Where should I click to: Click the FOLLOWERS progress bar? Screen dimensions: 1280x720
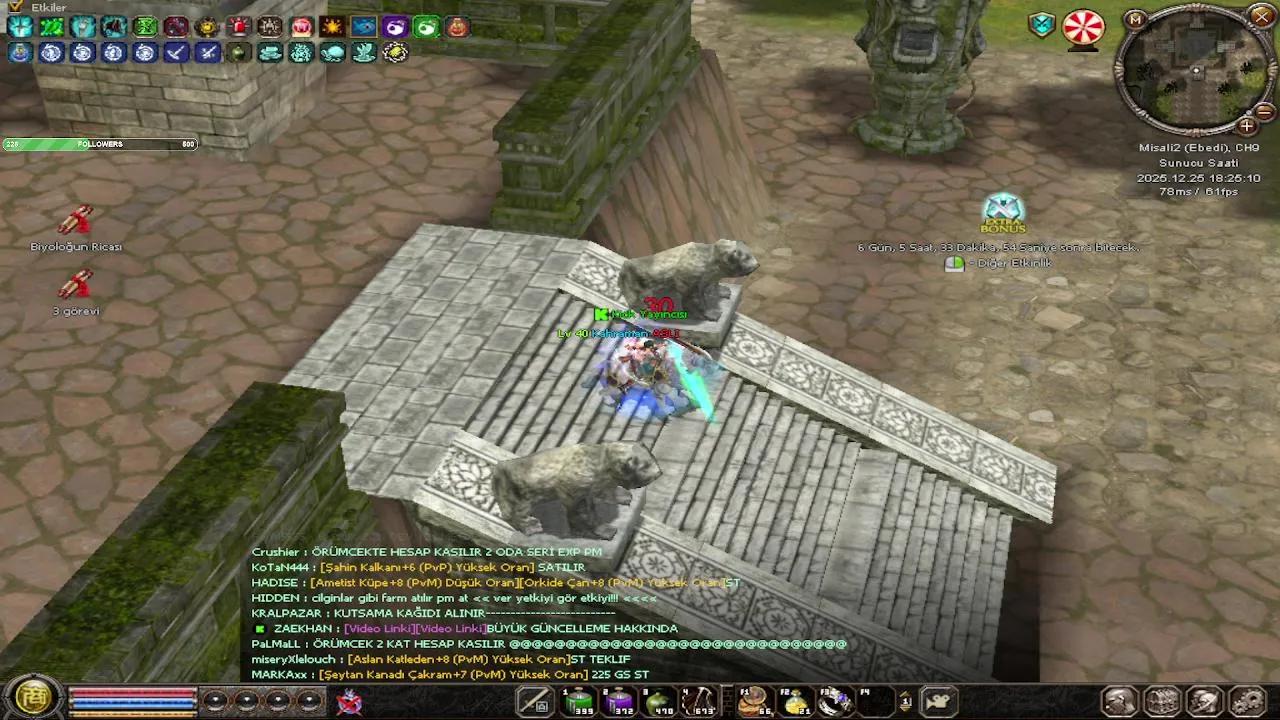[100, 143]
